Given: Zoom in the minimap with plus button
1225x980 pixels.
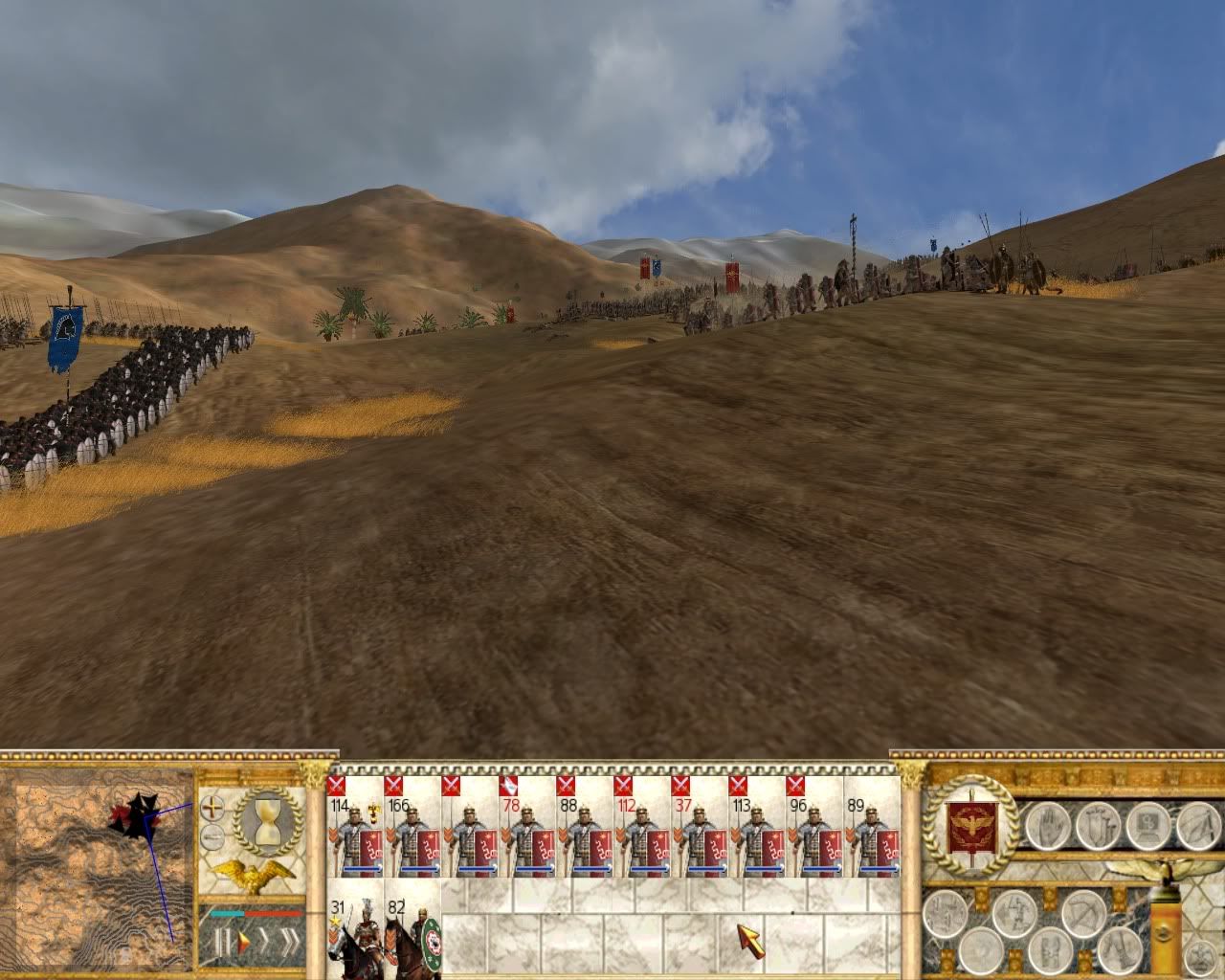Looking at the screenshot, I should point(212,807).
